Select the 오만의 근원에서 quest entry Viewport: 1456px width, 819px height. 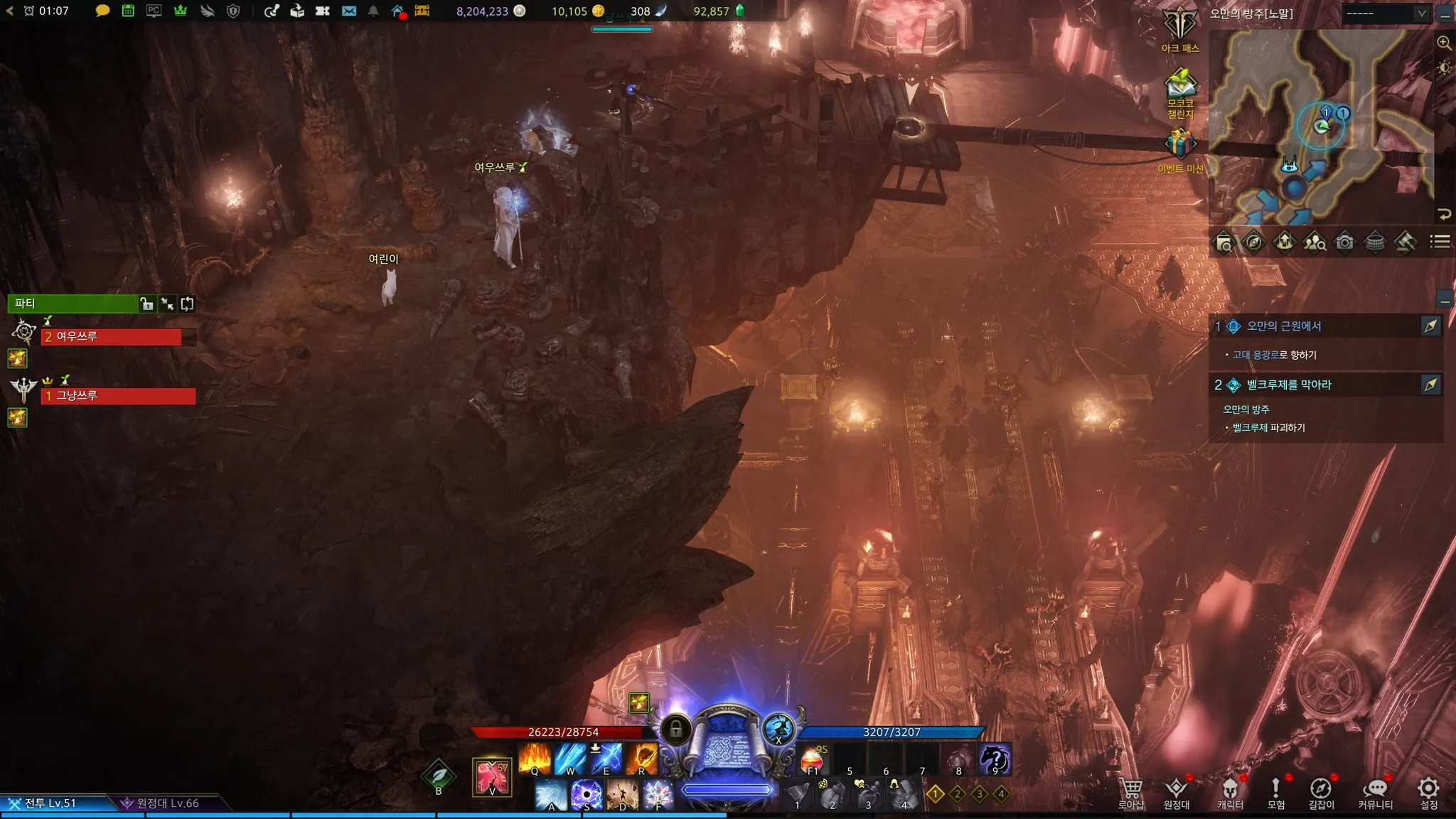pyautogui.click(x=1284, y=326)
